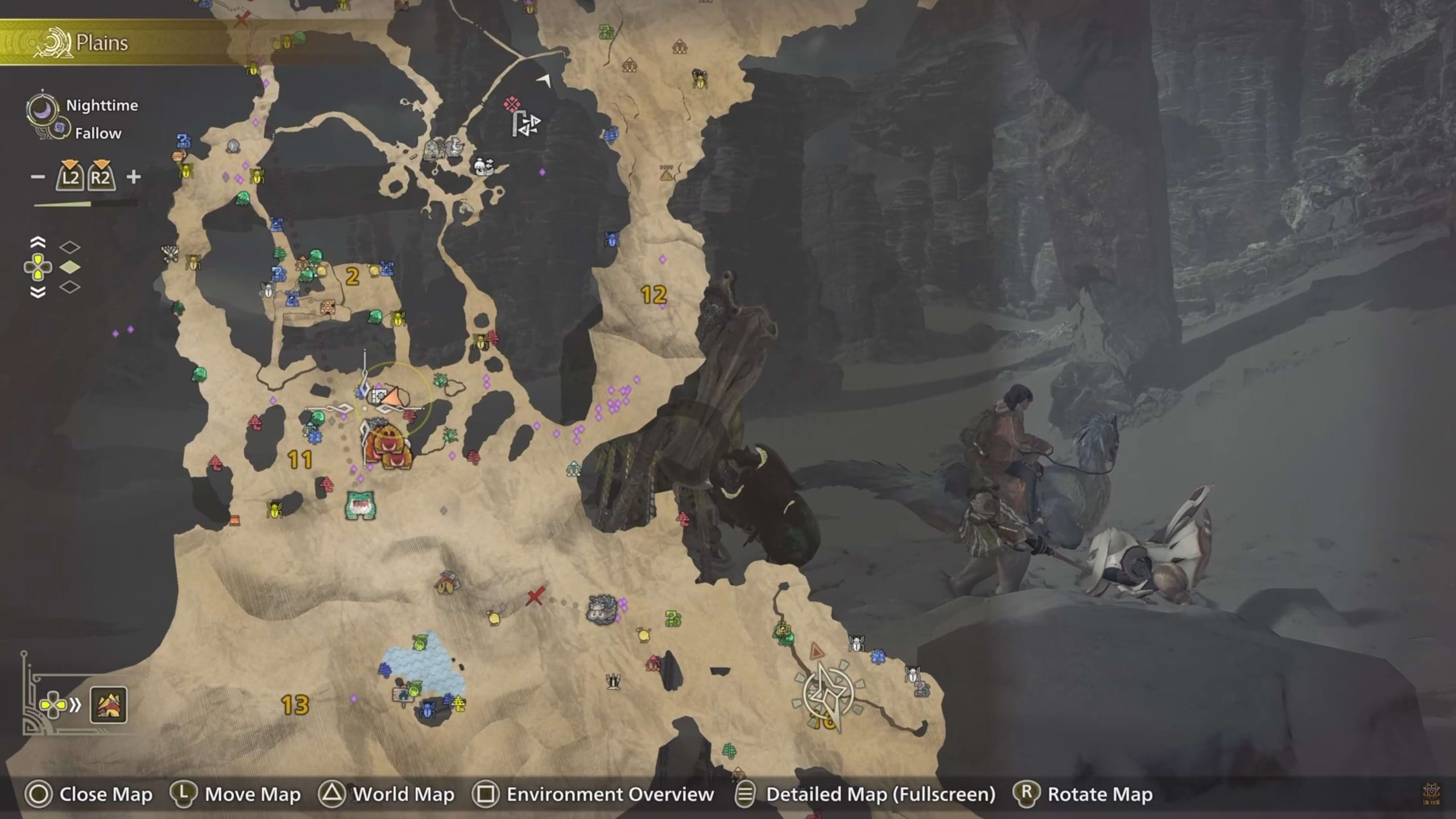
Task: Select the teal monster icon marker
Action: pos(360,505)
